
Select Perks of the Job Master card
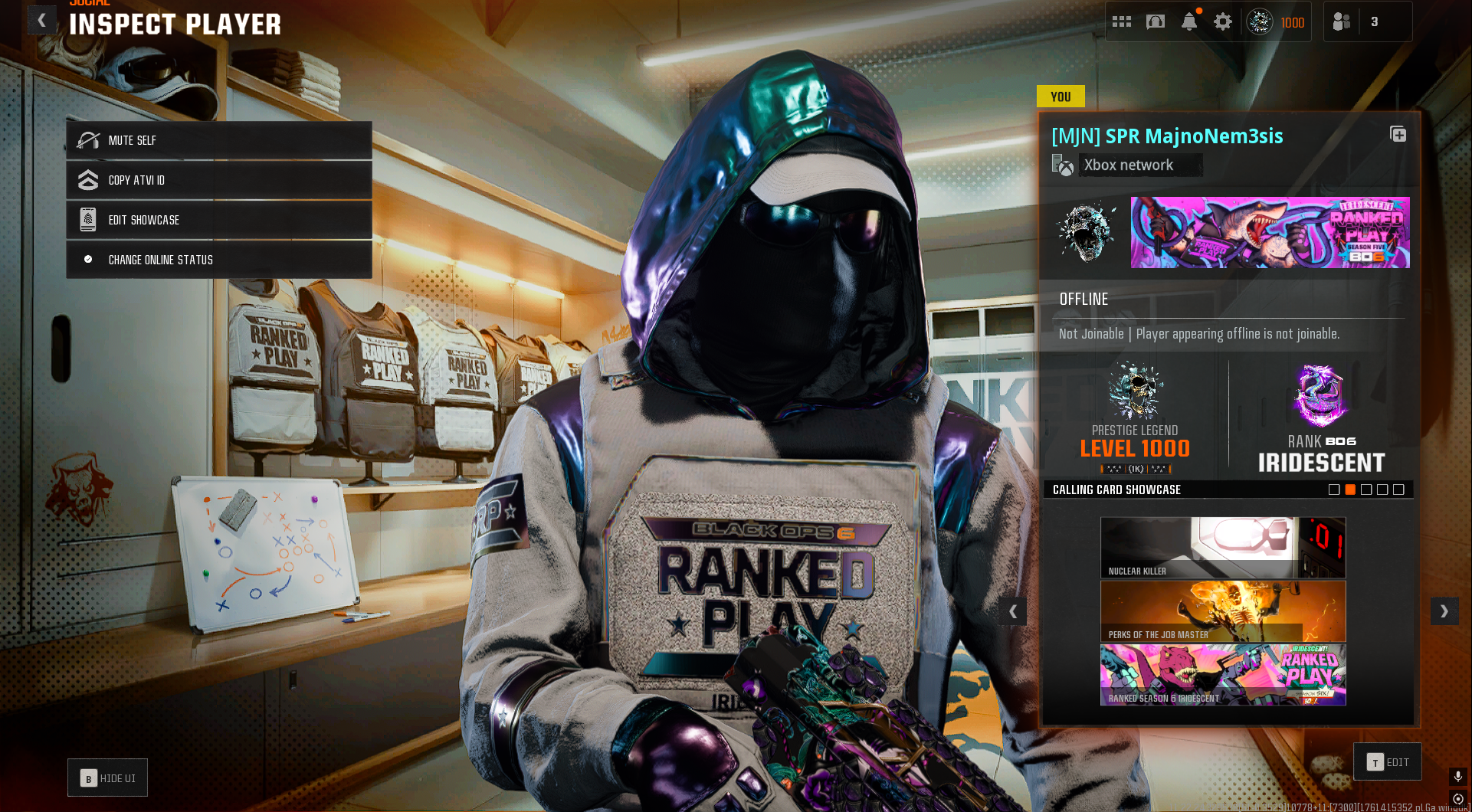tap(1223, 611)
